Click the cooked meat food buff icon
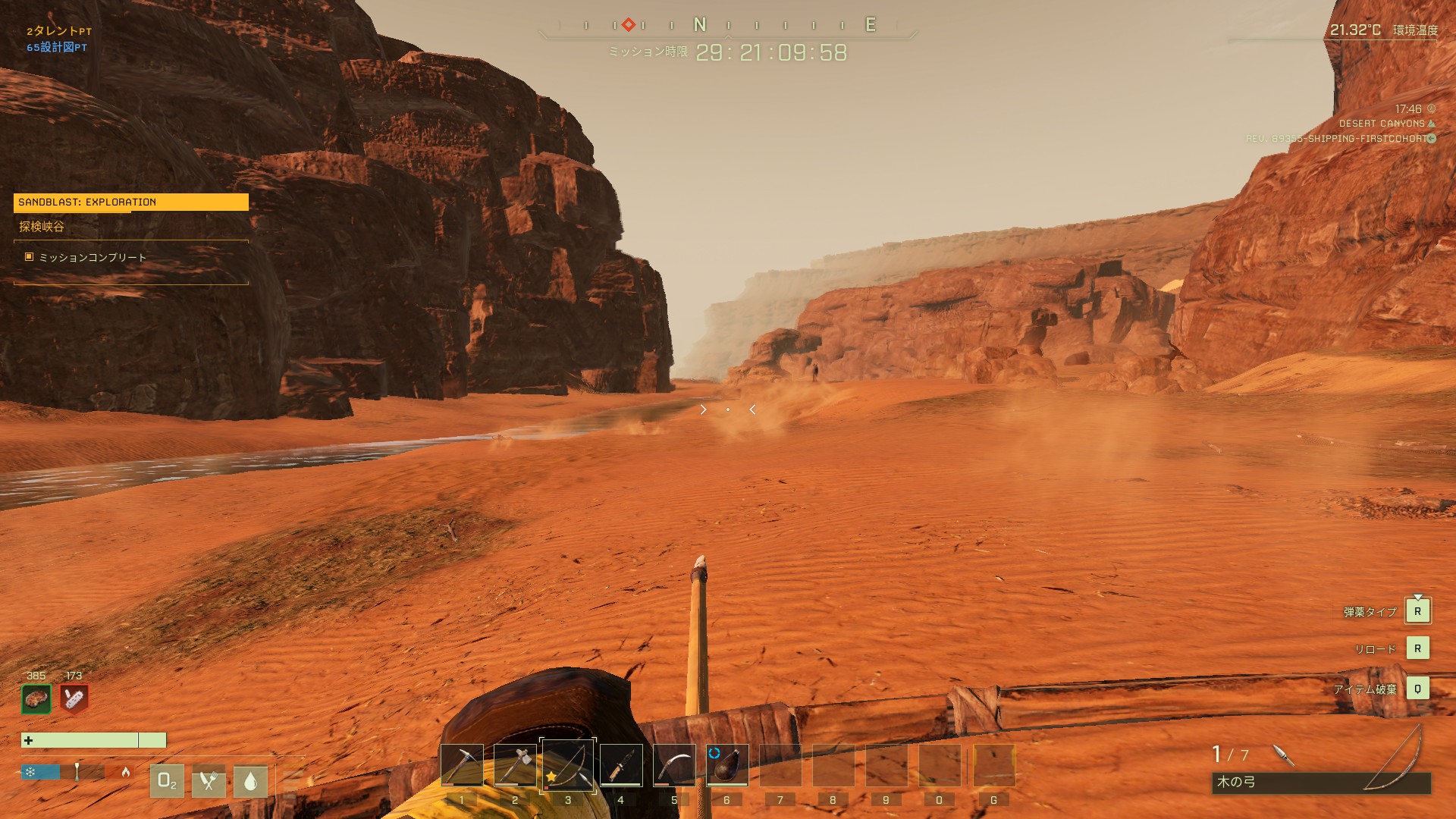 click(36, 699)
